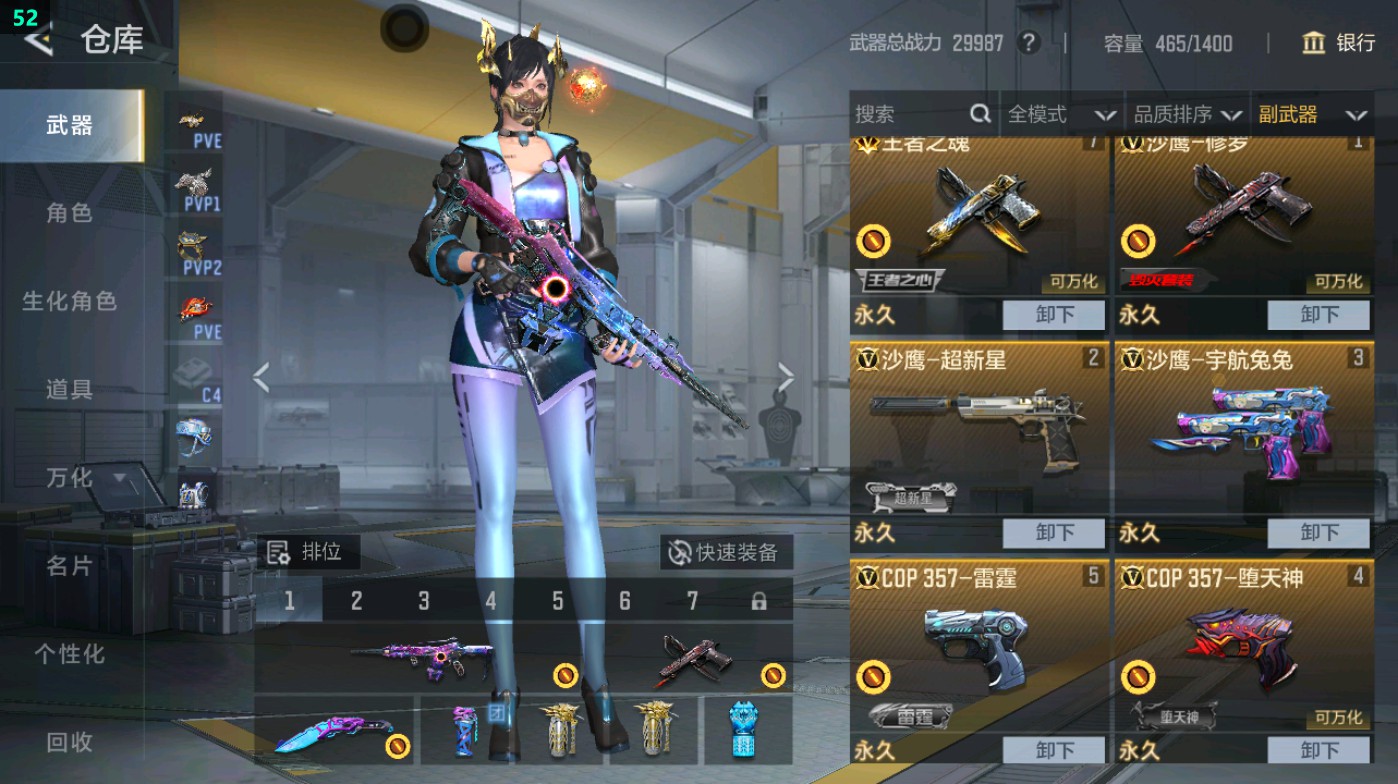Open the 品质排序 sort dropdown
The height and width of the screenshot is (784, 1398).
pos(1187,114)
